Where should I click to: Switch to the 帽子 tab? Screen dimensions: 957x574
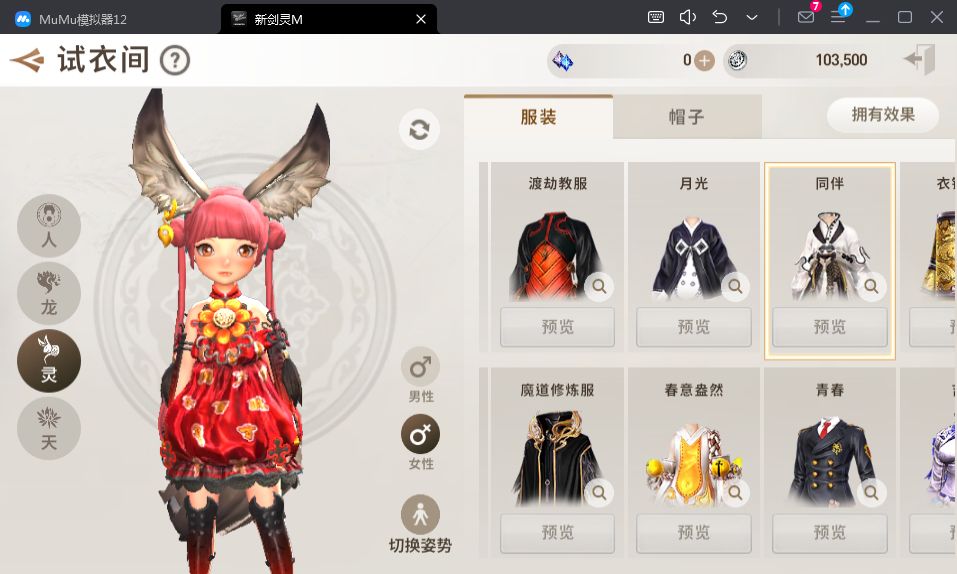coord(686,117)
